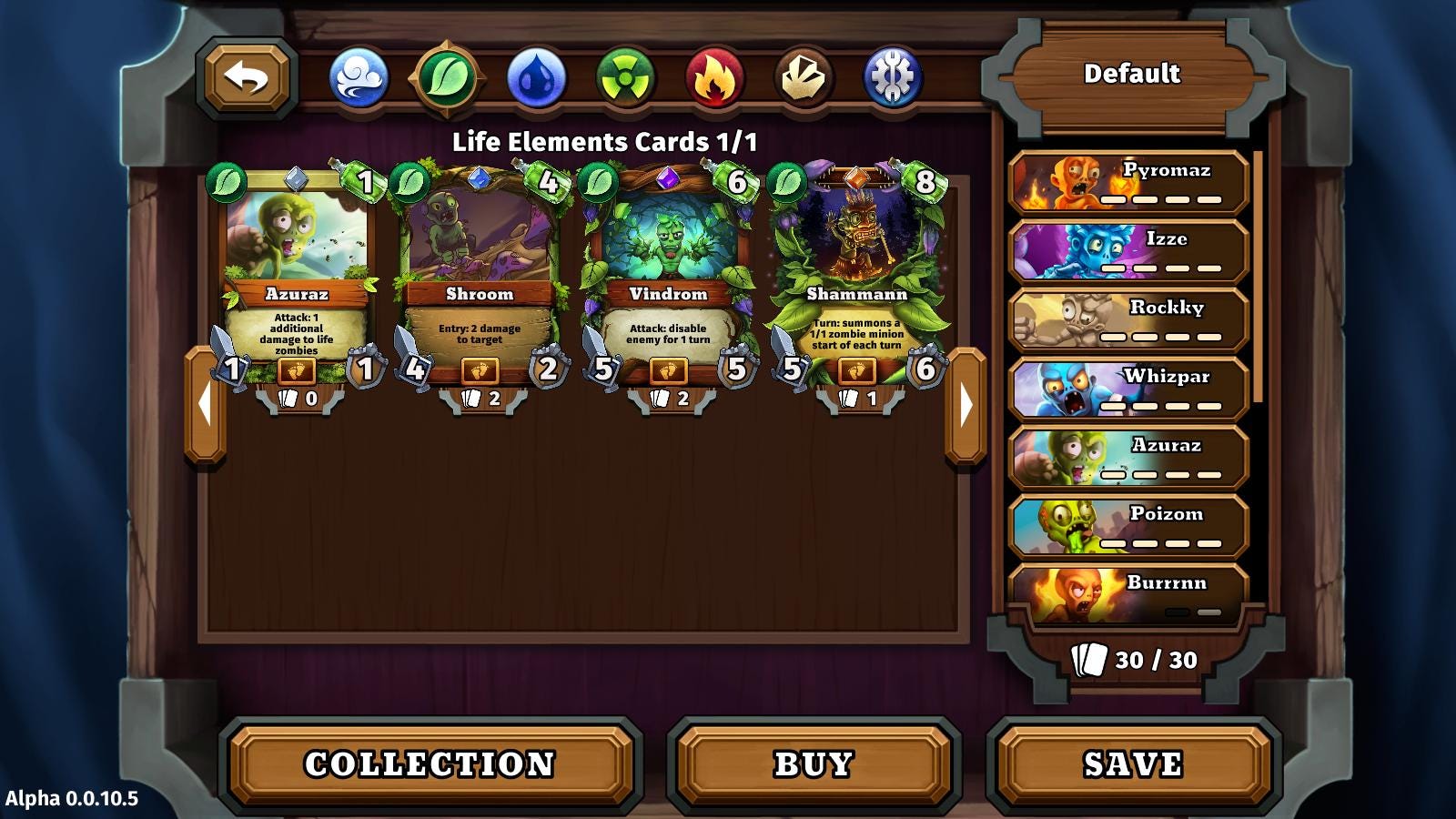Open the gear and wrench element tab
1456x819 pixels.
(893, 77)
